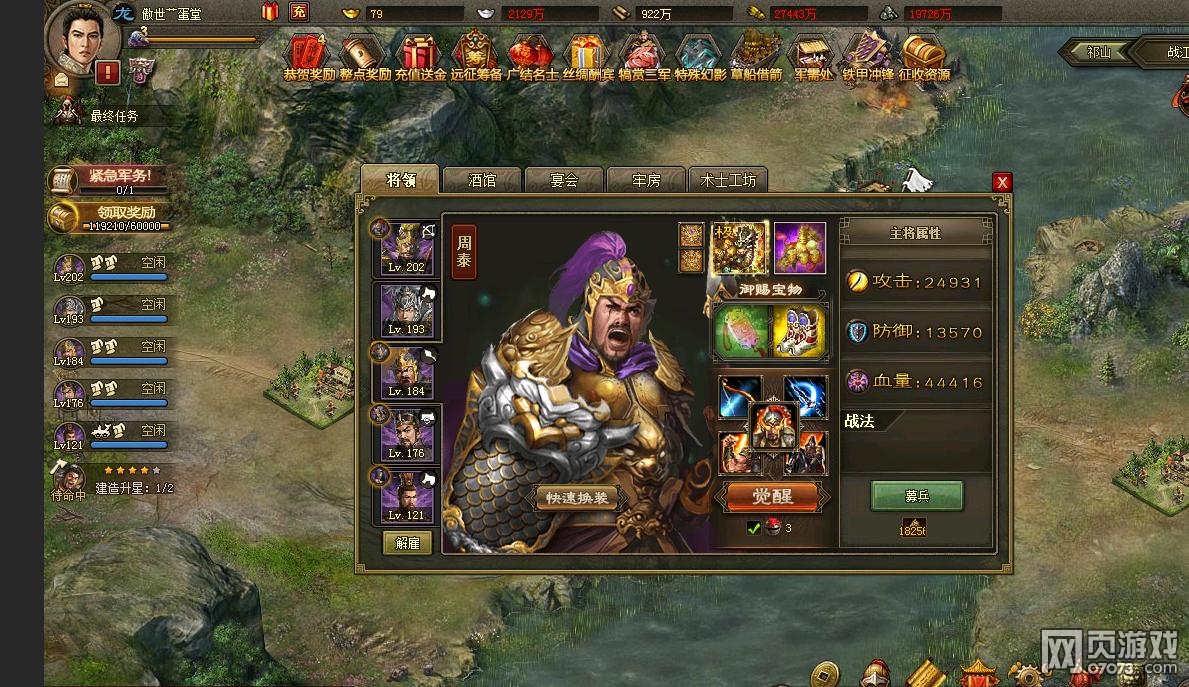Open the 充值送金 gift box event
This screenshot has width=1189, height=687.
(x=420, y=57)
